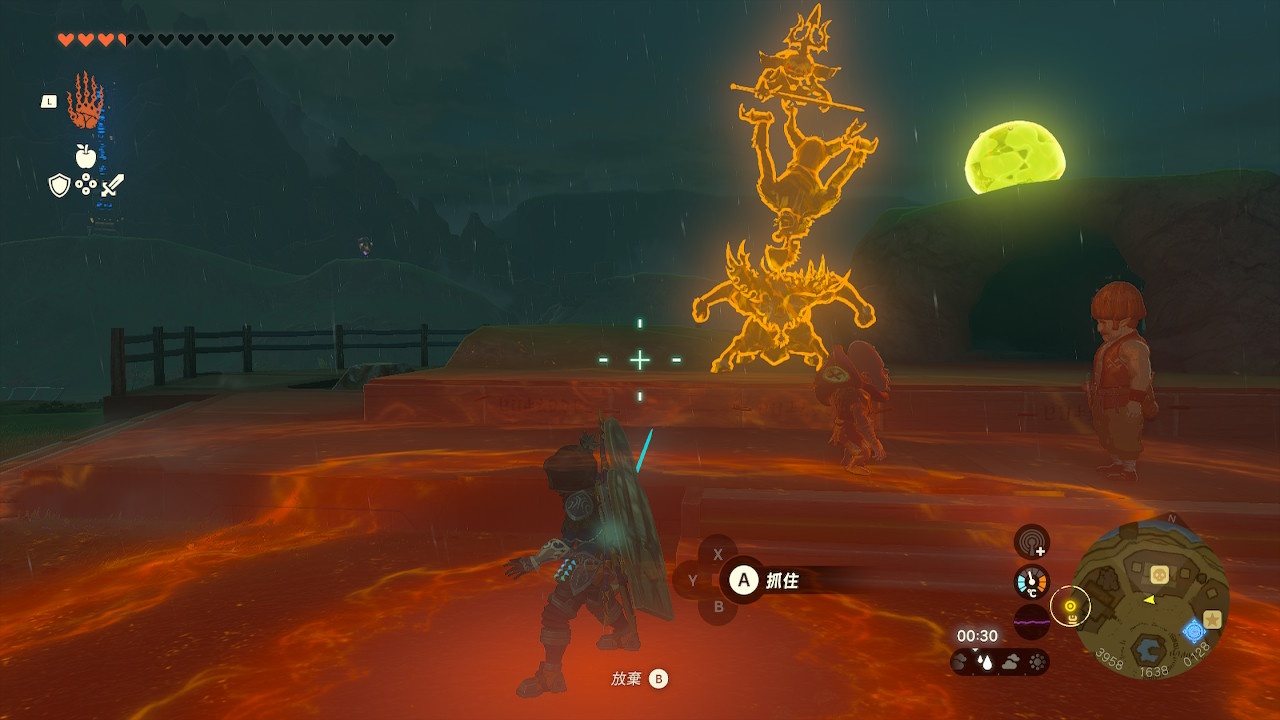Select the star stamp on the minimap
This screenshot has width=1280, height=720.
coord(1212,619)
